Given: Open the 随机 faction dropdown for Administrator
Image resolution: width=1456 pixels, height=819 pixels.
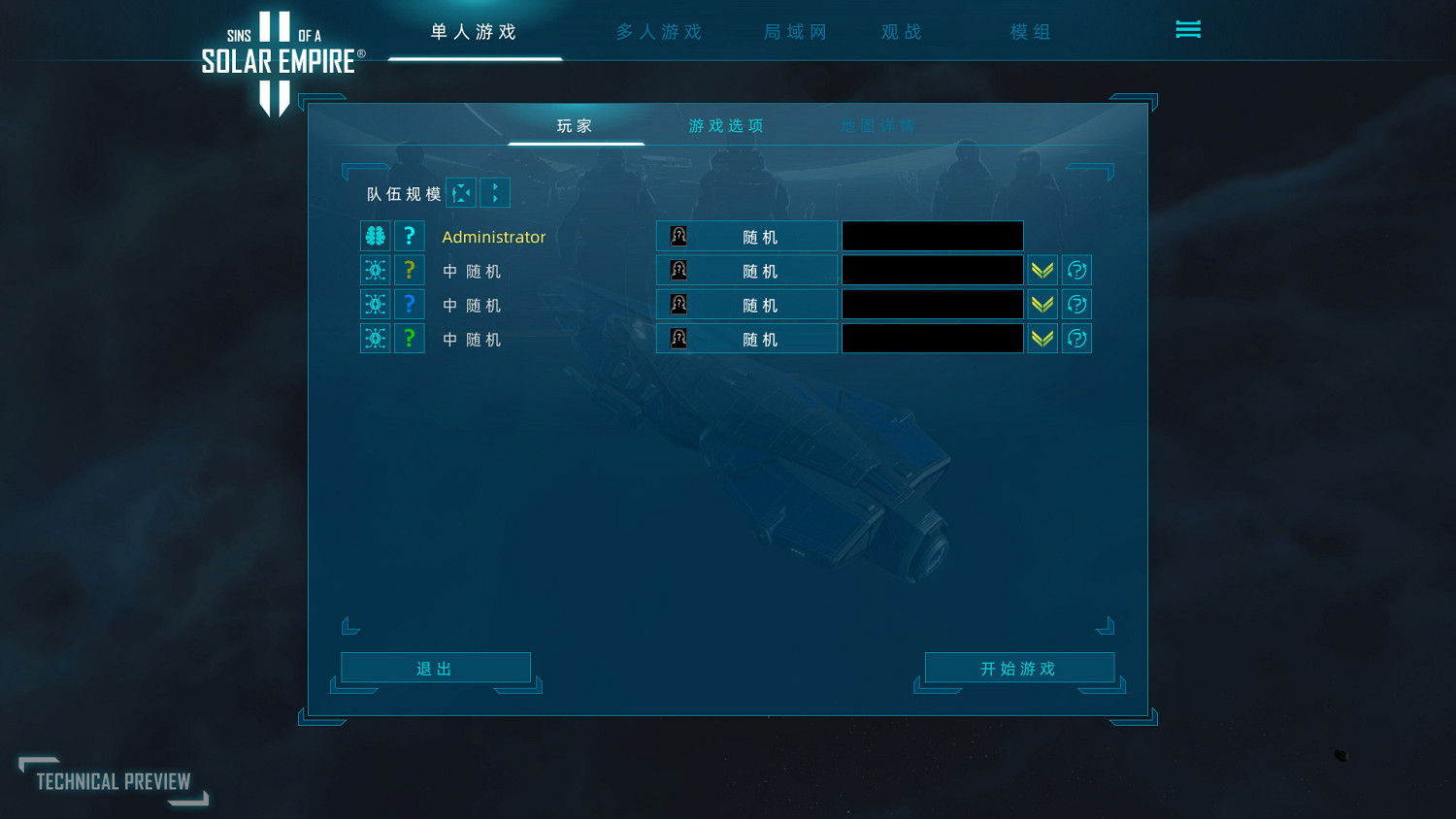Looking at the screenshot, I should [762, 235].
